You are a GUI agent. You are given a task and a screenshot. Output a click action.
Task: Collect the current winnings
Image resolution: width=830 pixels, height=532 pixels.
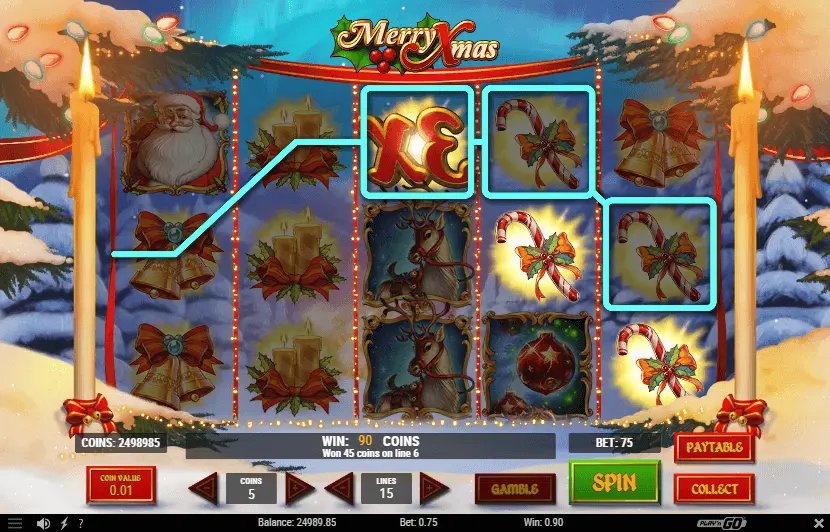714,489
